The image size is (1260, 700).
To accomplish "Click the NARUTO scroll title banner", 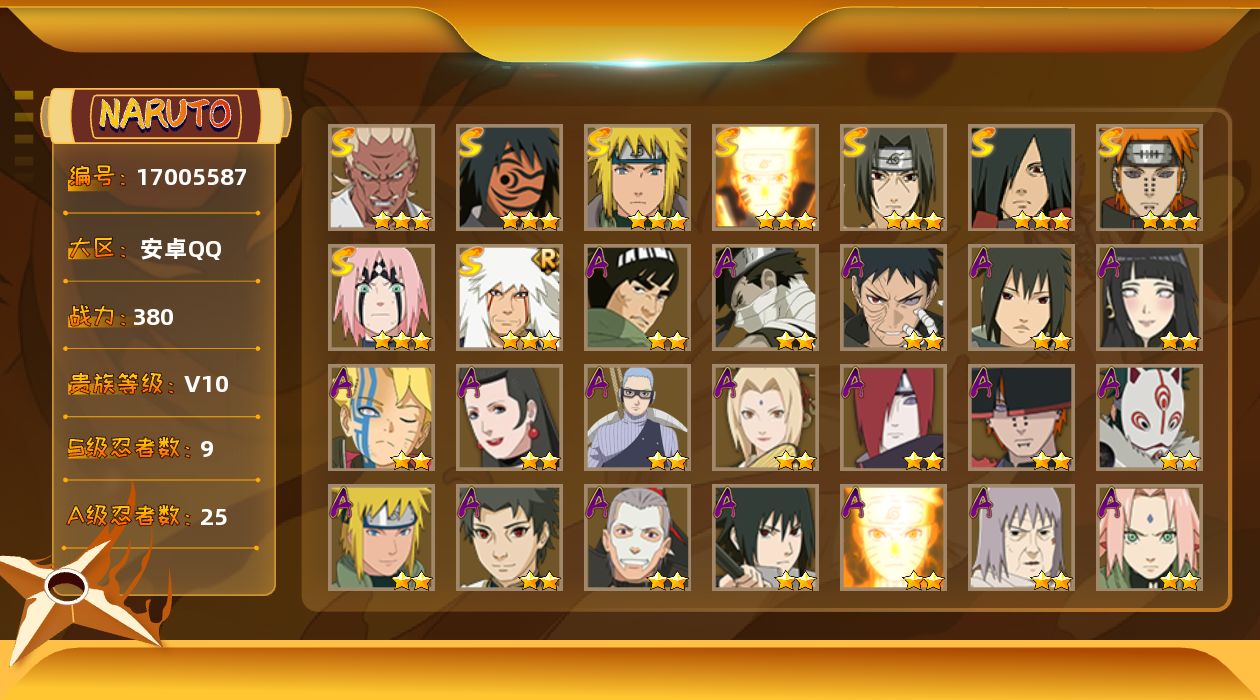I will tap(166, 114).
